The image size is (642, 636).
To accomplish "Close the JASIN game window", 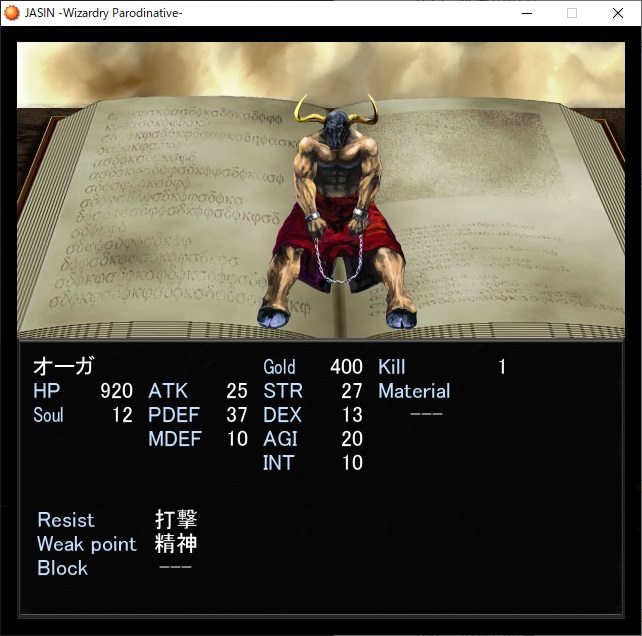I will coord(617,13).
